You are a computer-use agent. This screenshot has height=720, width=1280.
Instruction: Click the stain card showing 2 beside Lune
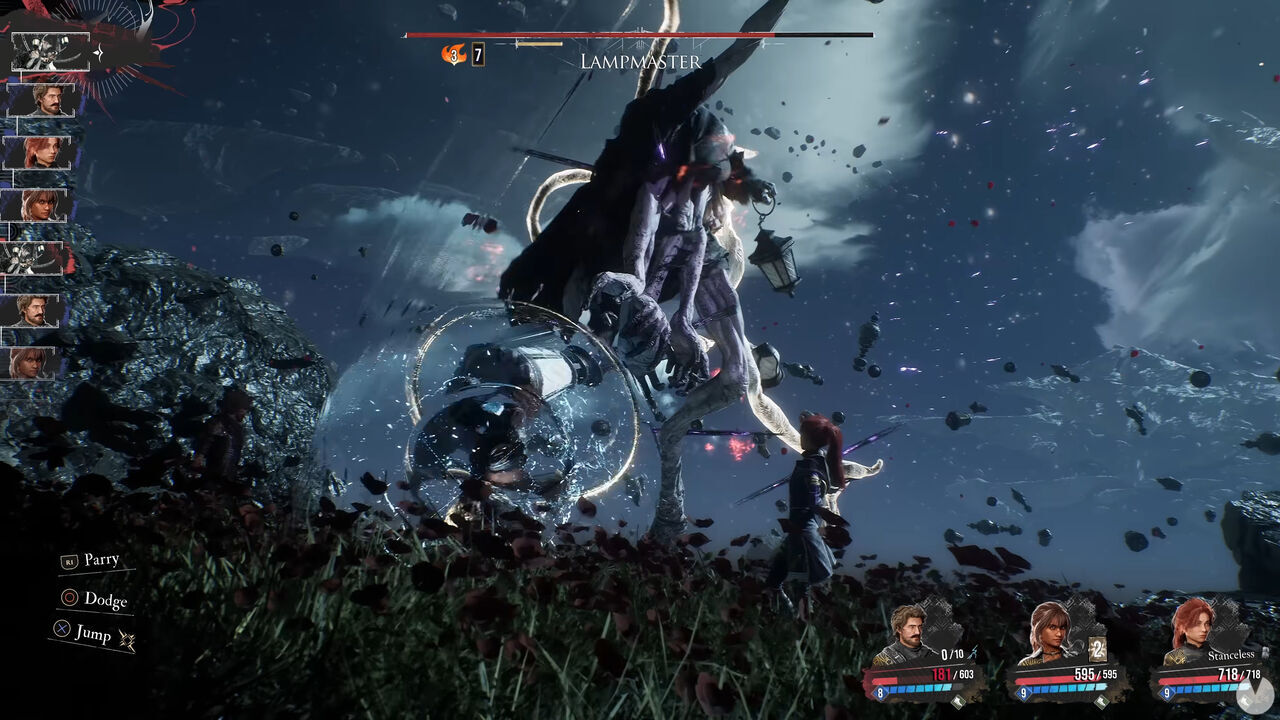coord(1096,647)
